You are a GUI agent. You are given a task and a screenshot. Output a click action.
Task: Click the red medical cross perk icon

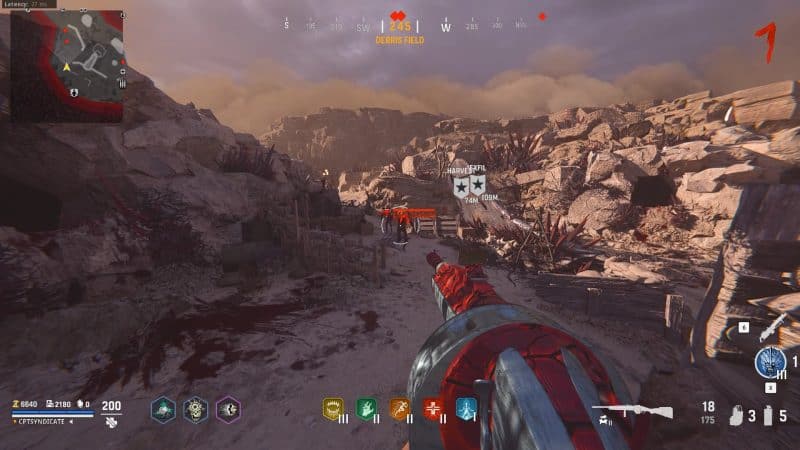click(433, 408)
